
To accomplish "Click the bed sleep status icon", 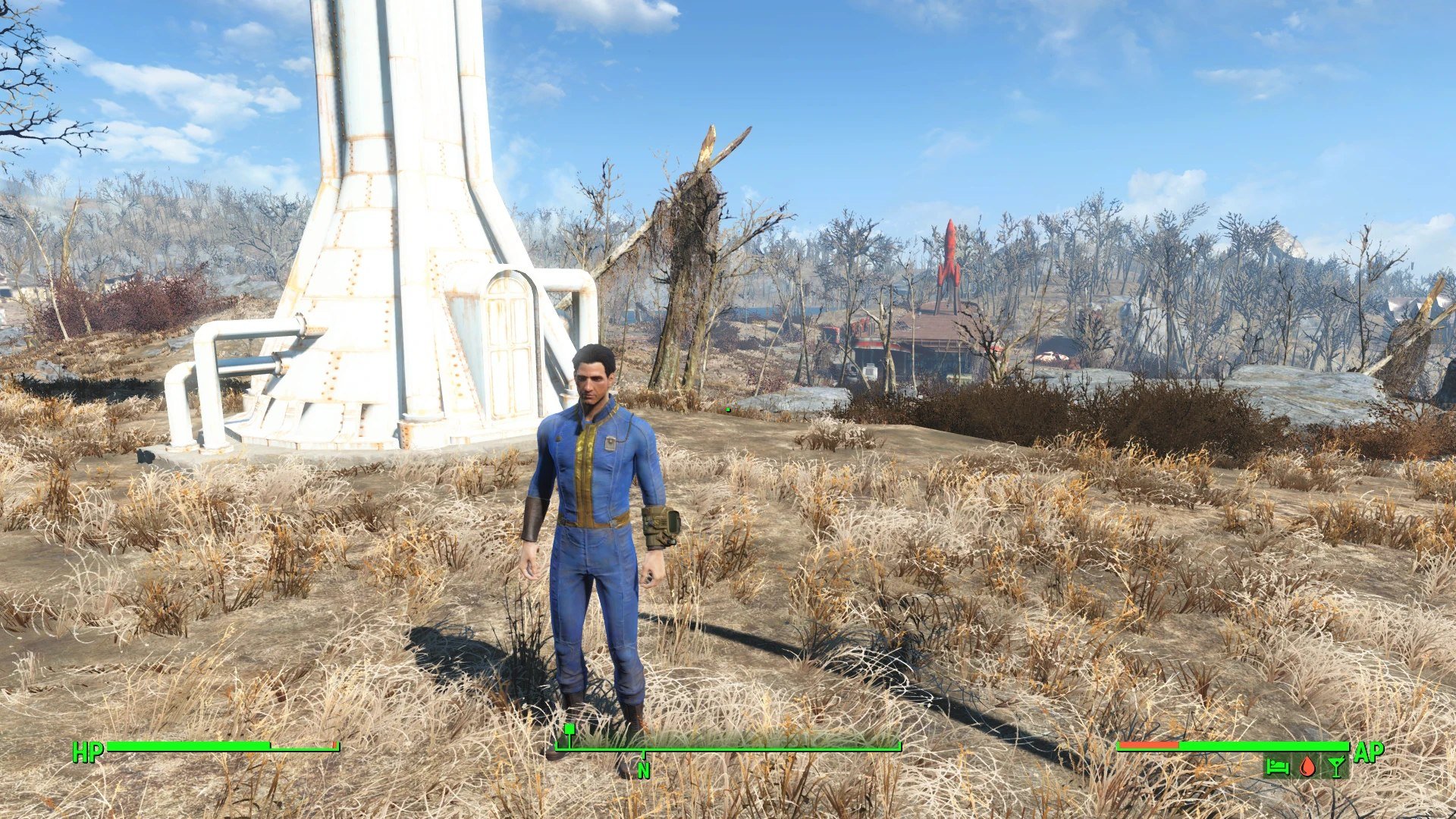I will [1277, 767].
